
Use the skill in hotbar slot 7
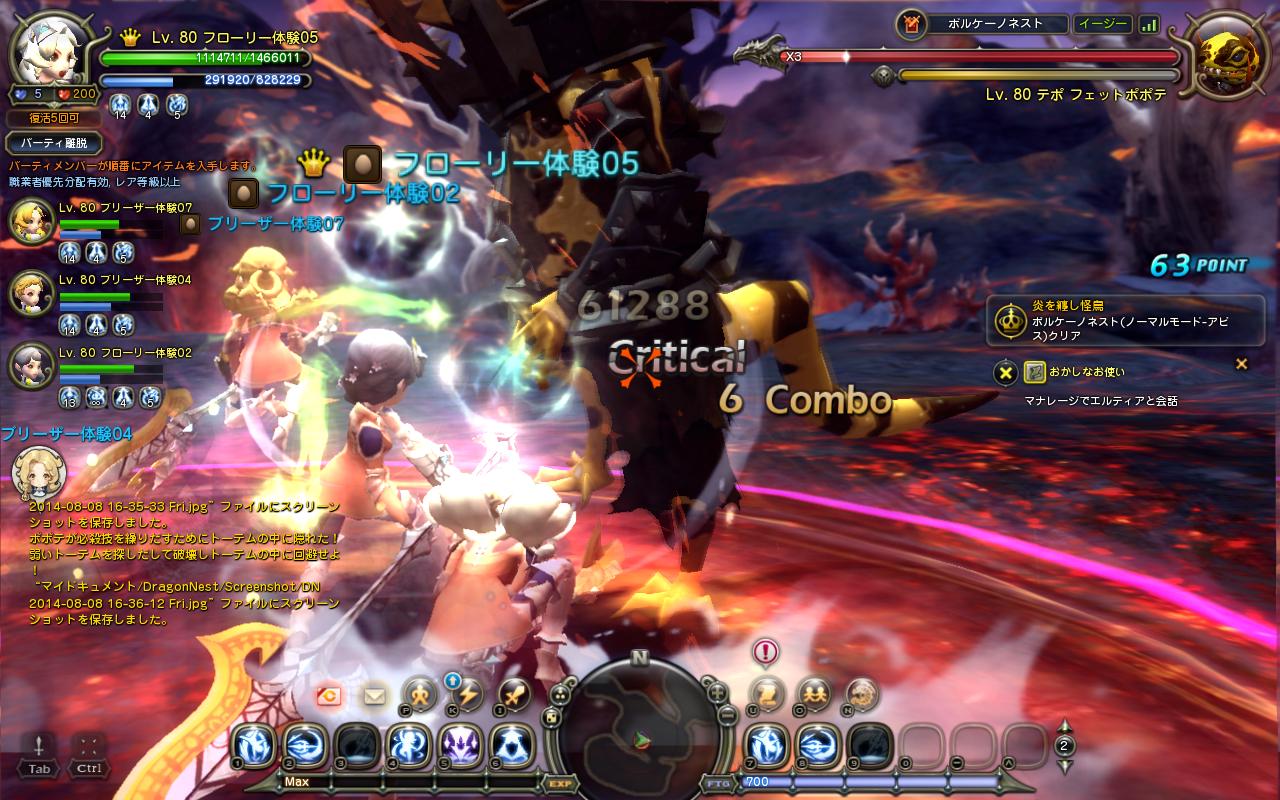click(x=768, y=746)
